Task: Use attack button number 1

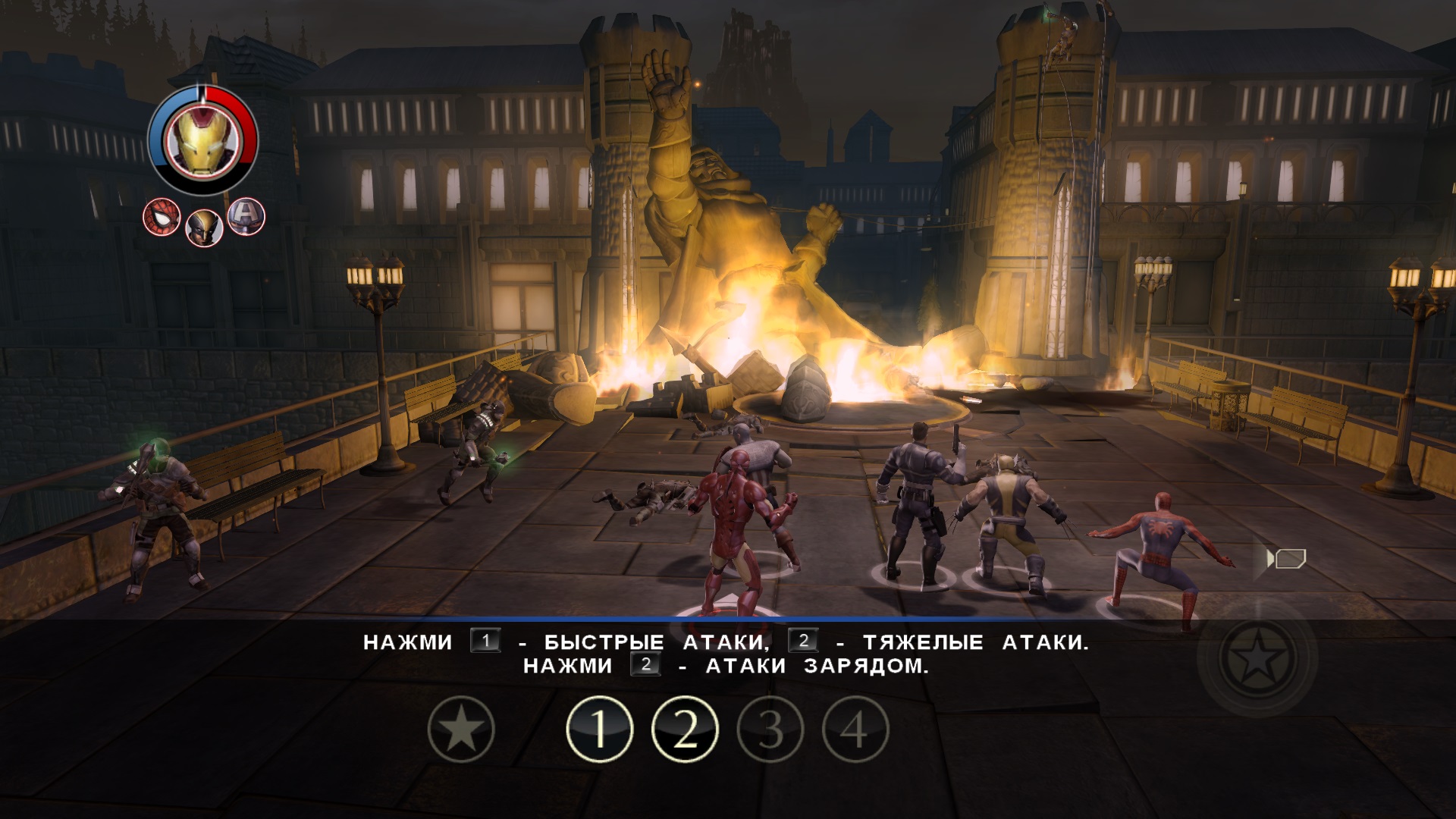Action: point(599,729)
